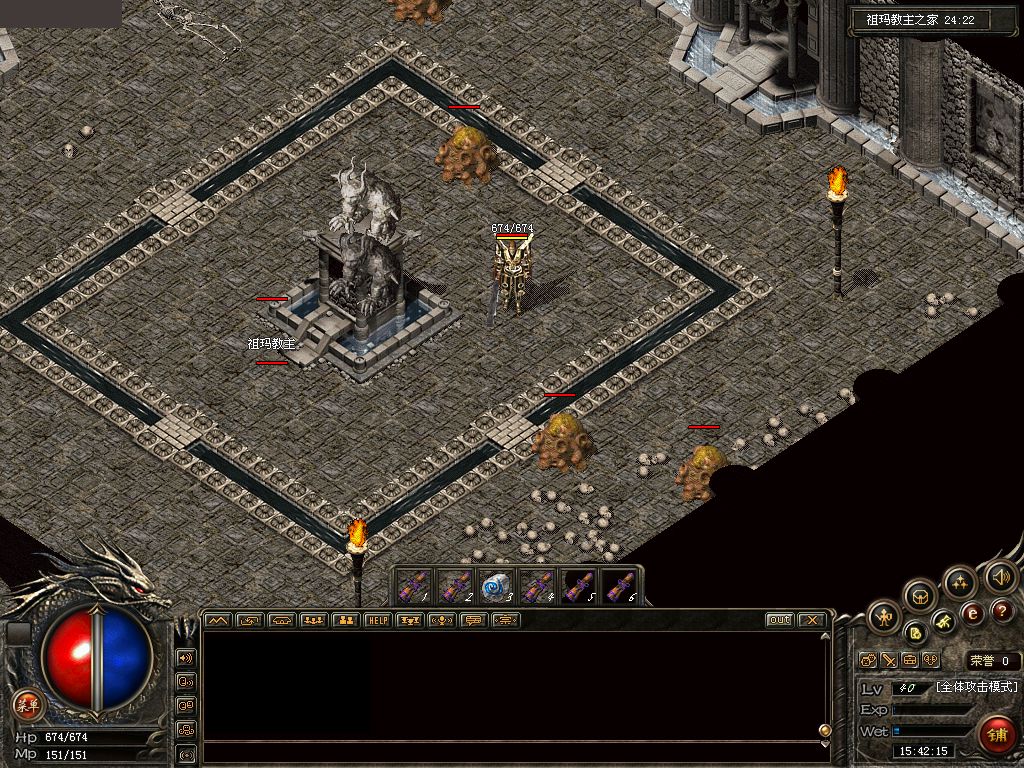Open the mountain icon toolbar button

[x=217, y=621]
